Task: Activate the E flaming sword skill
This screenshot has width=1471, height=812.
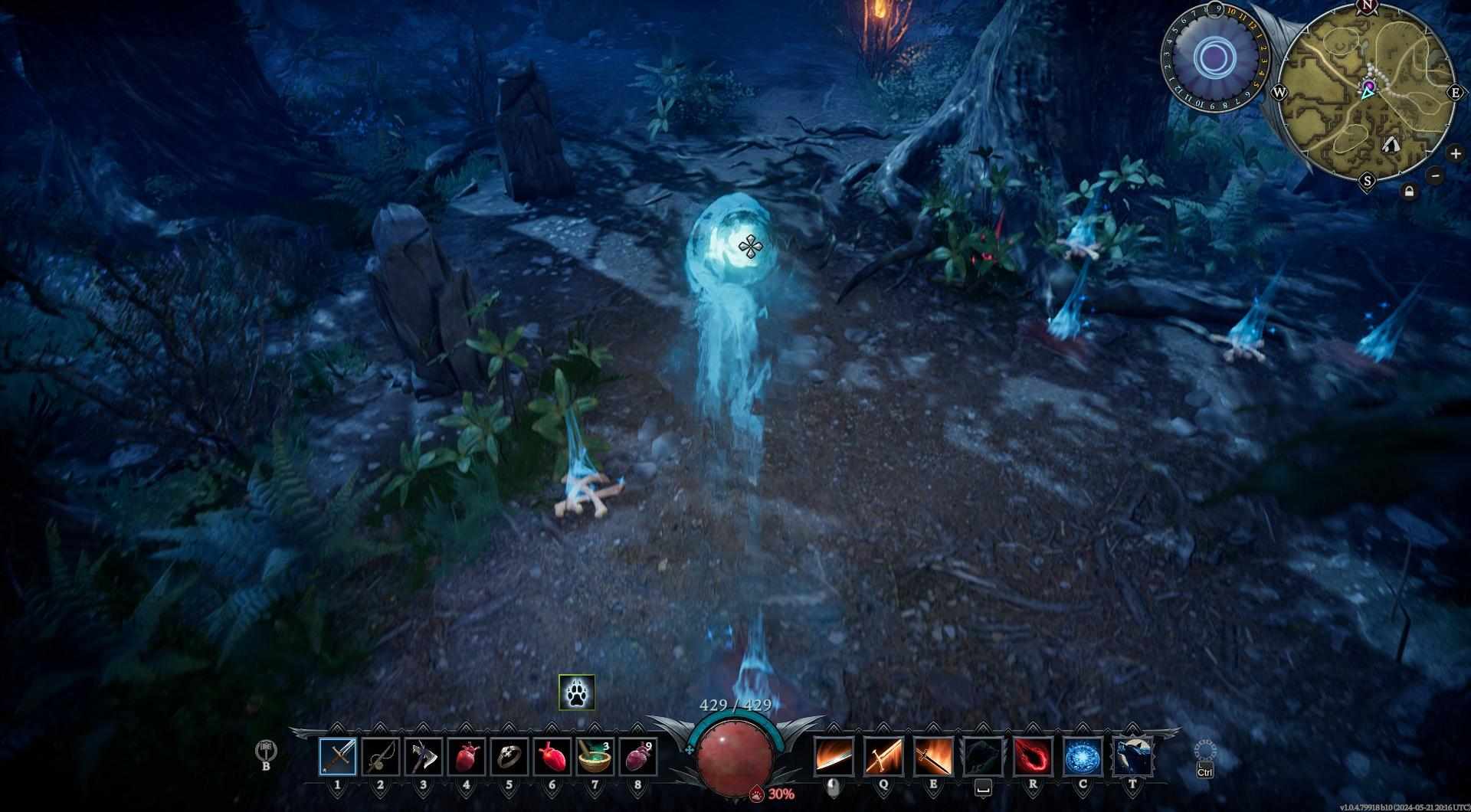Action: (x=933, y=756)
